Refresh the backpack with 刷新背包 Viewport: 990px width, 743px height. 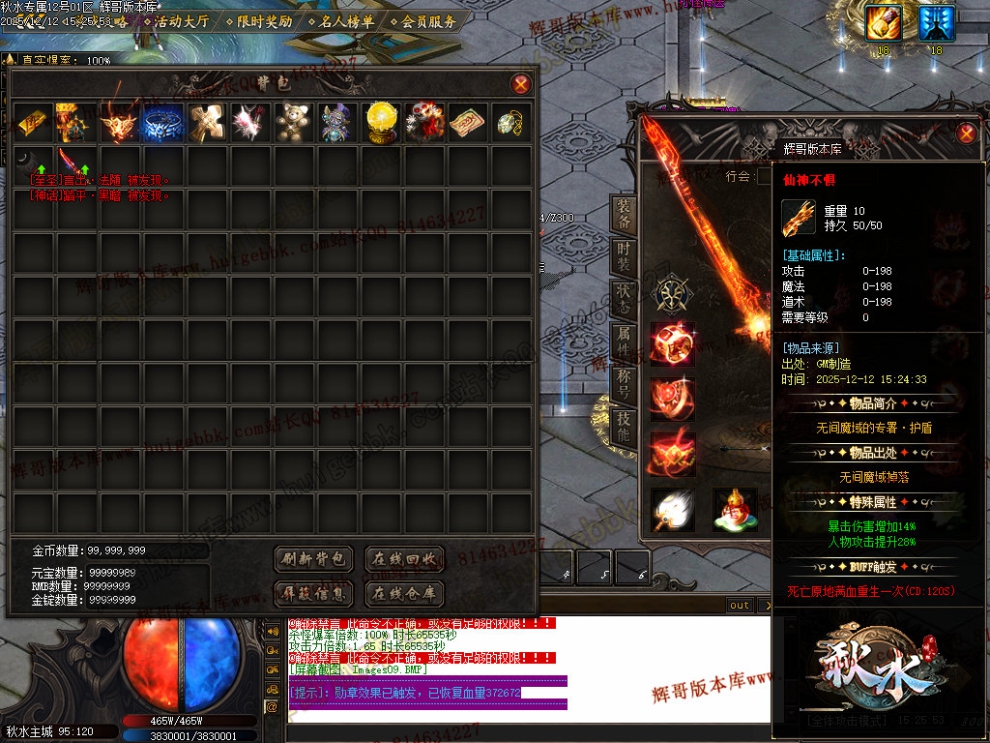point(313,559)
